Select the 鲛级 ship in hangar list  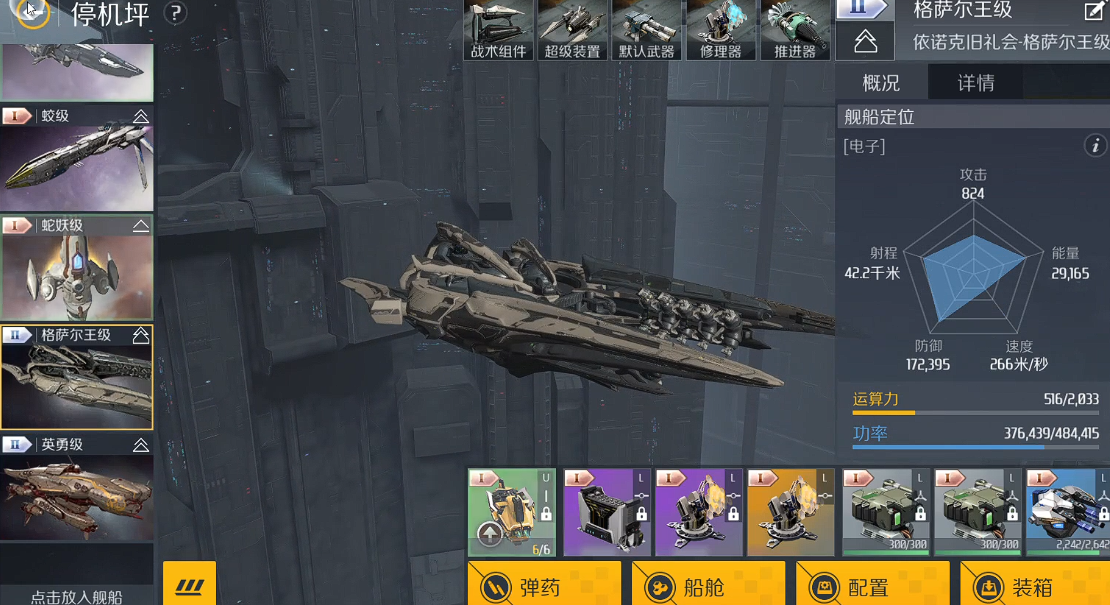coord(77,160)
